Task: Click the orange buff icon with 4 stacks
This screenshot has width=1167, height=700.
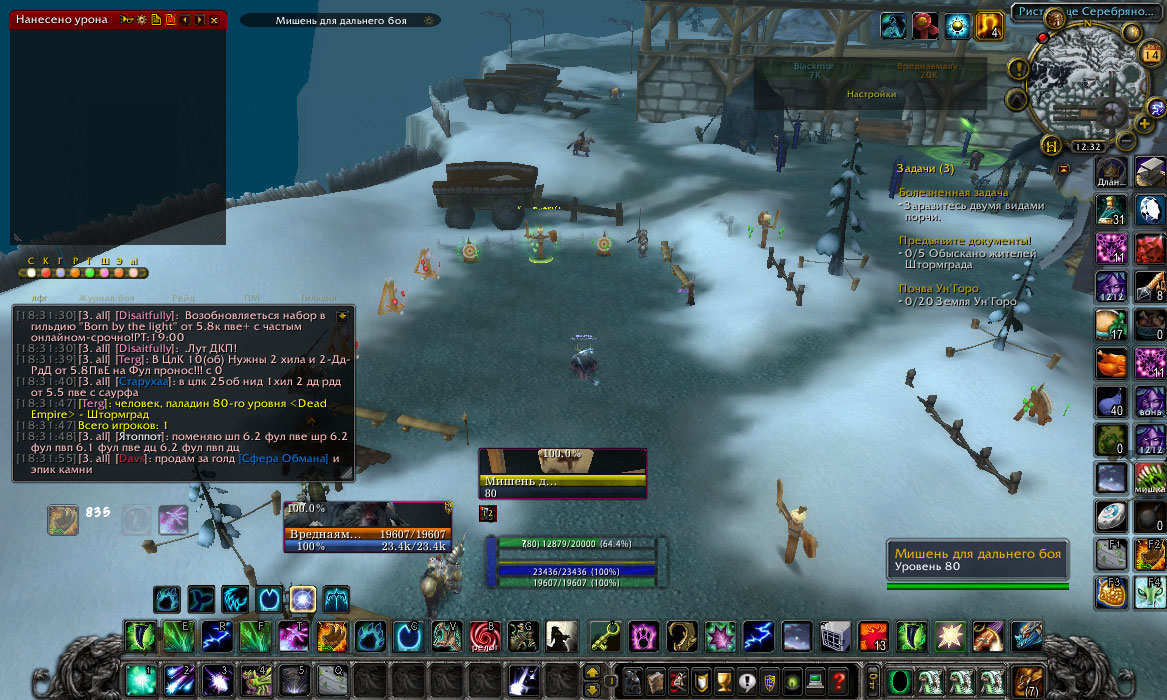Action: (x=989, y=26)
